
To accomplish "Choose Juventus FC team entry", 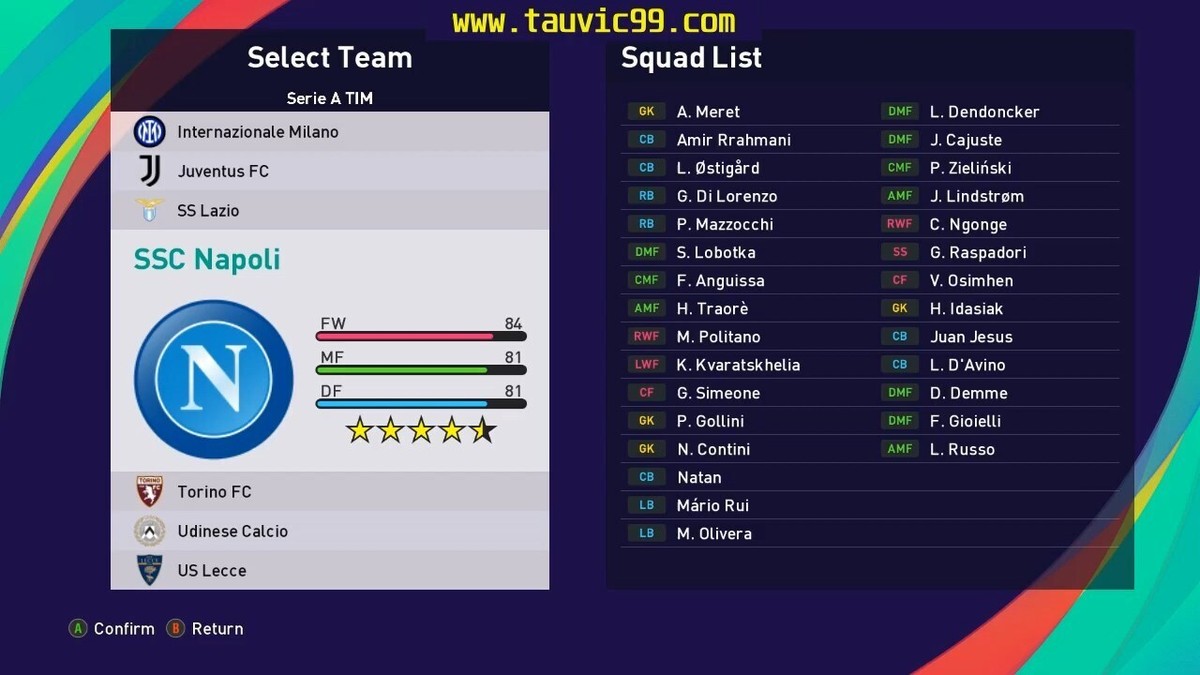I will click(223, 171).
